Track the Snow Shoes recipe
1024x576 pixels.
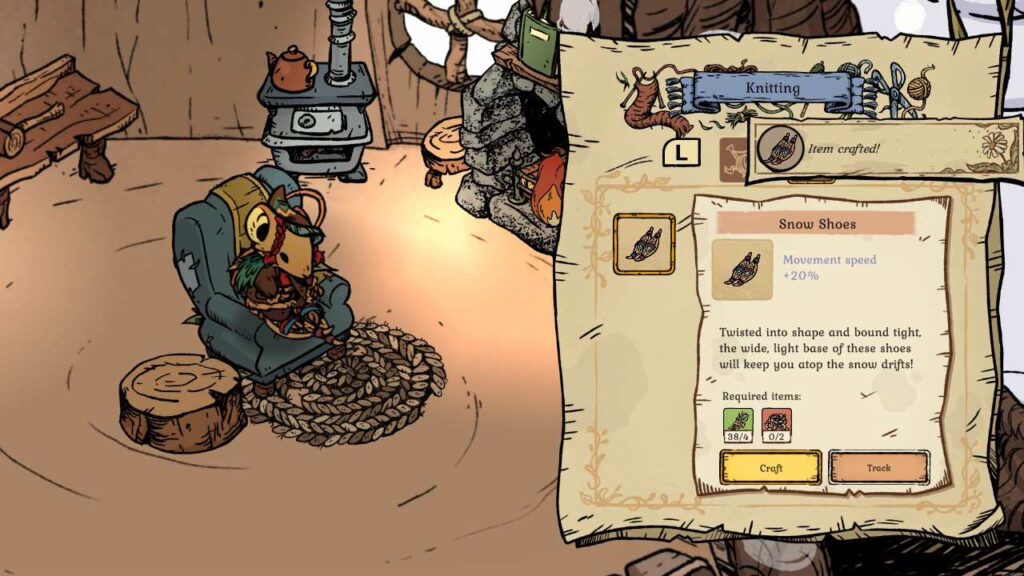point(879,467)
